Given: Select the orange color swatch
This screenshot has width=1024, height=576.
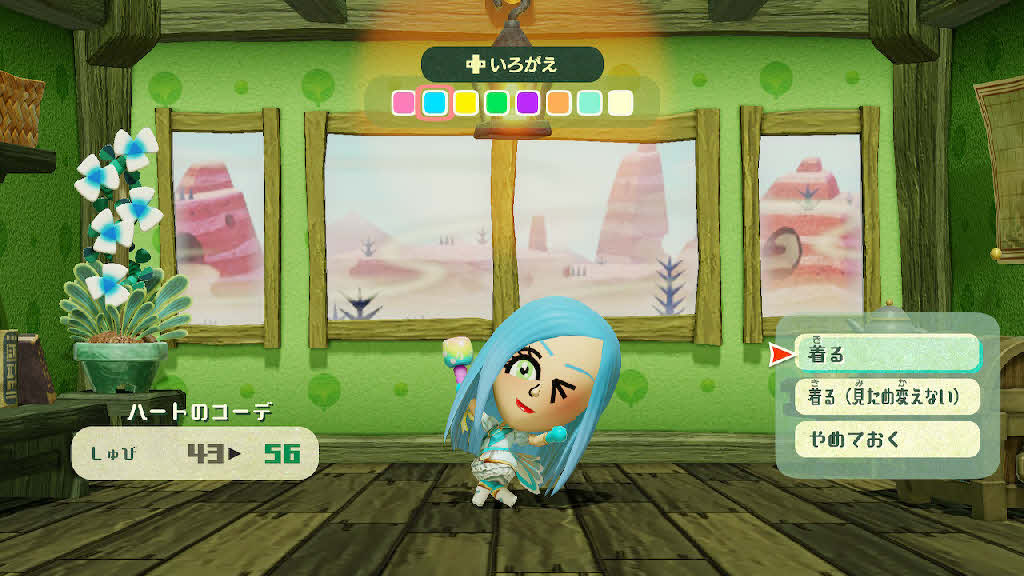Looking at the screenshot, I should click(x=558, y=103).
